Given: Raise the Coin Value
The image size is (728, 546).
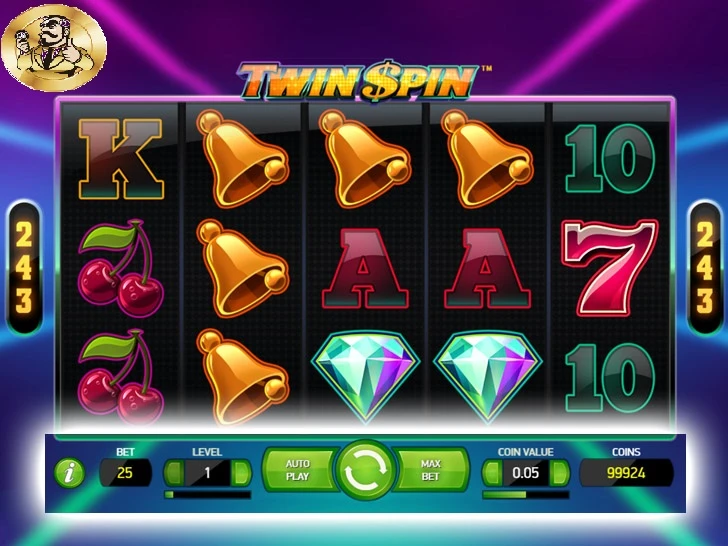Looking at the screenshot, I should point(560,472).
